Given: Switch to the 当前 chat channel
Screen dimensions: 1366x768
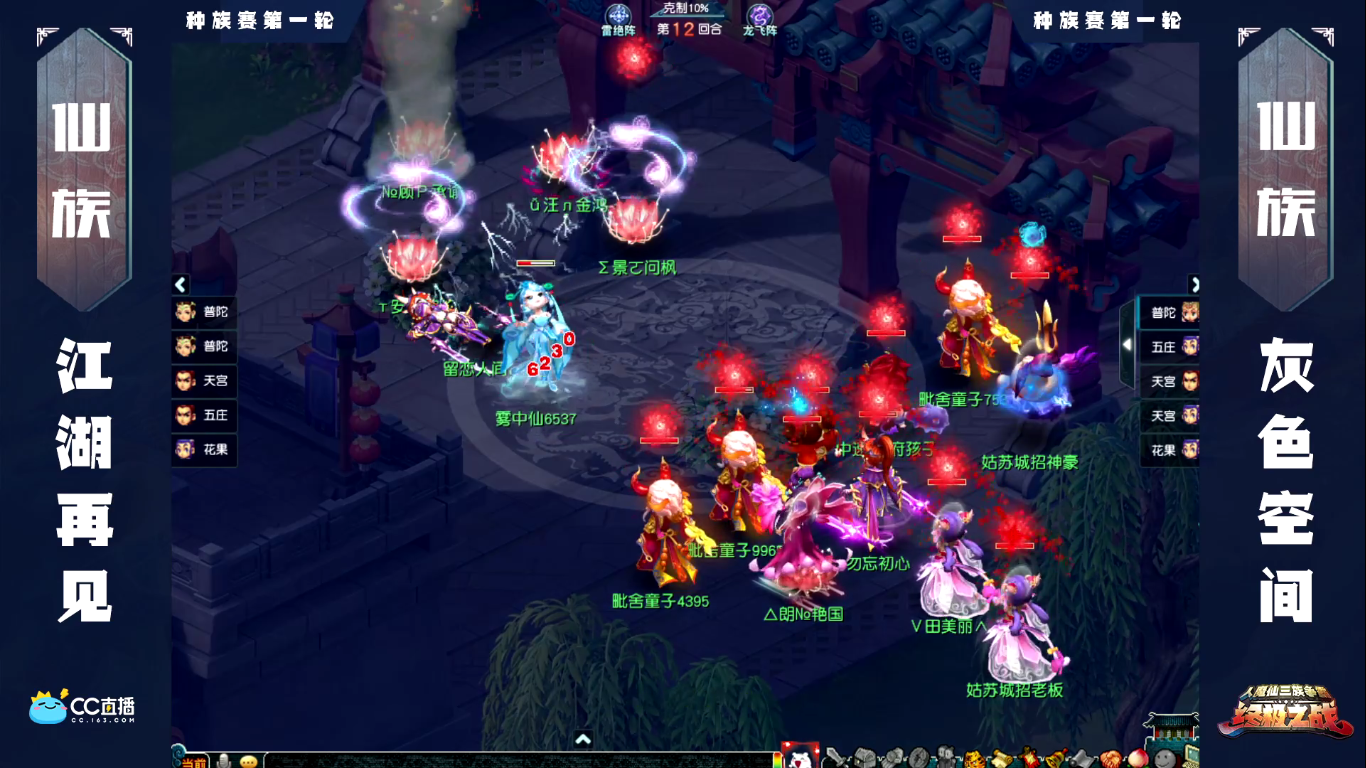Looking at the screenshot, I should click(193, 762).
